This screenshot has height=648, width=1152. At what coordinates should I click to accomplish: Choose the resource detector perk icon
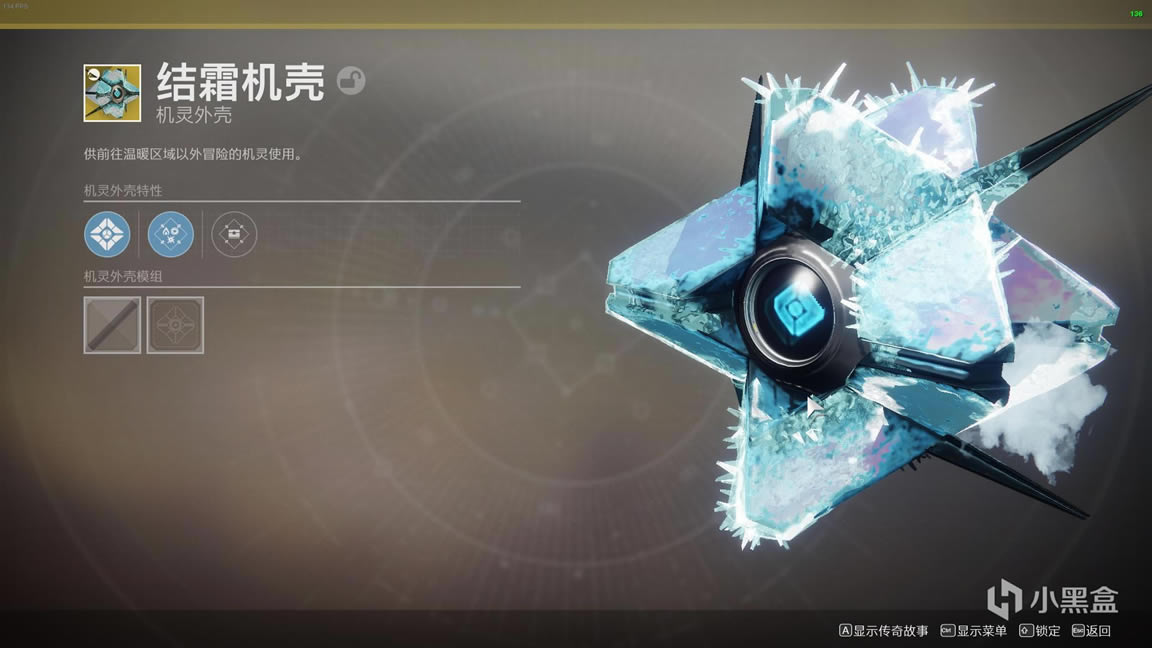[171, 235]
